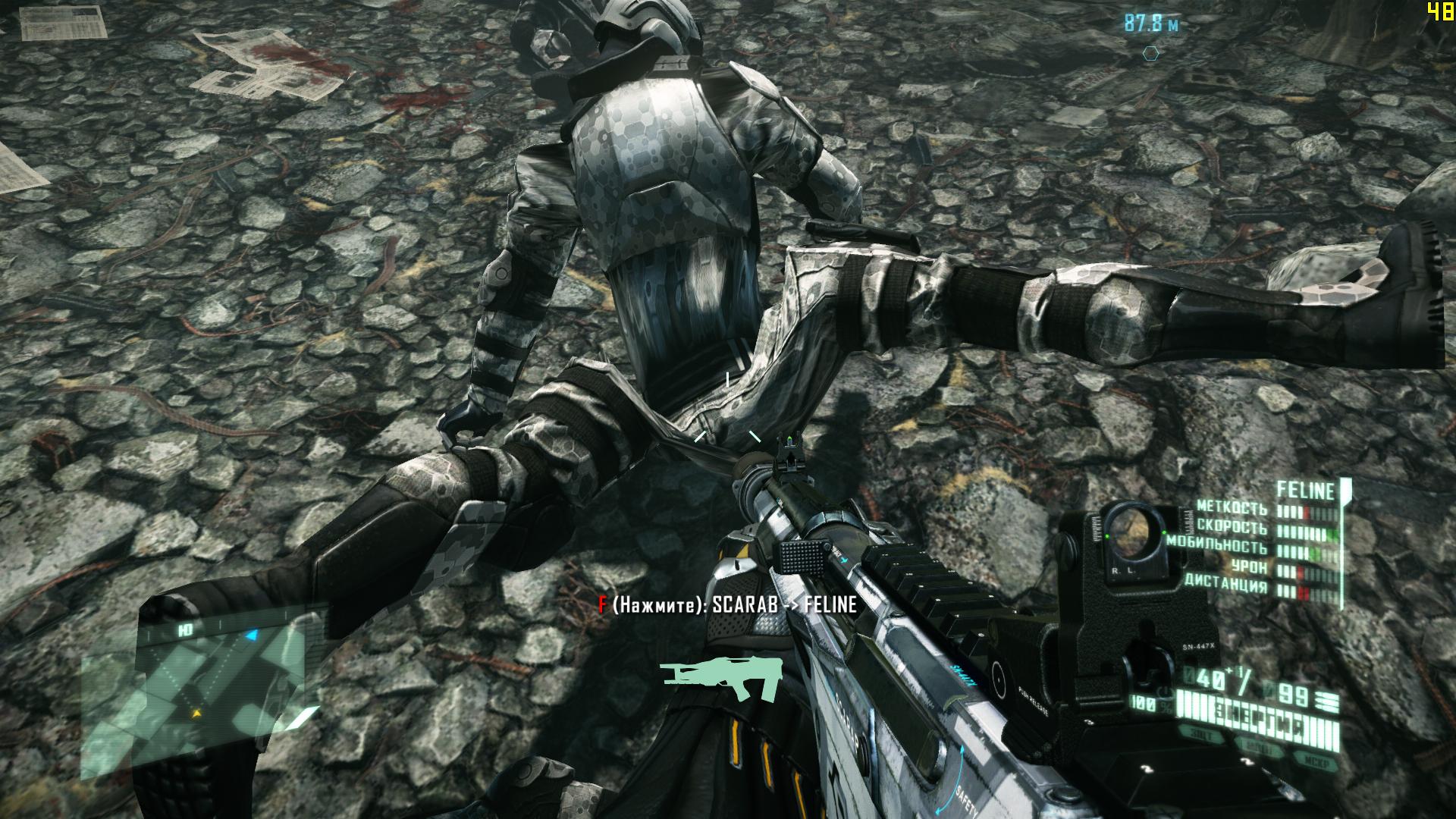Click the FELINE weapon silhouette icon
Image resolution: width=1456 pixels, height=819 pixels.
coord(720,678)
